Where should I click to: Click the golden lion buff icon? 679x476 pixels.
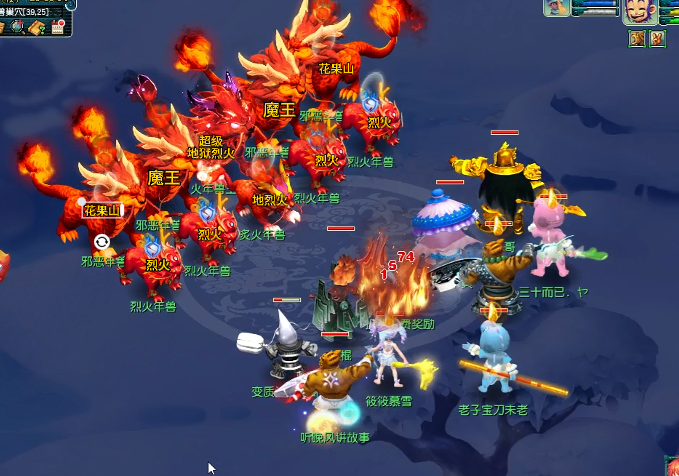(637, 38)
